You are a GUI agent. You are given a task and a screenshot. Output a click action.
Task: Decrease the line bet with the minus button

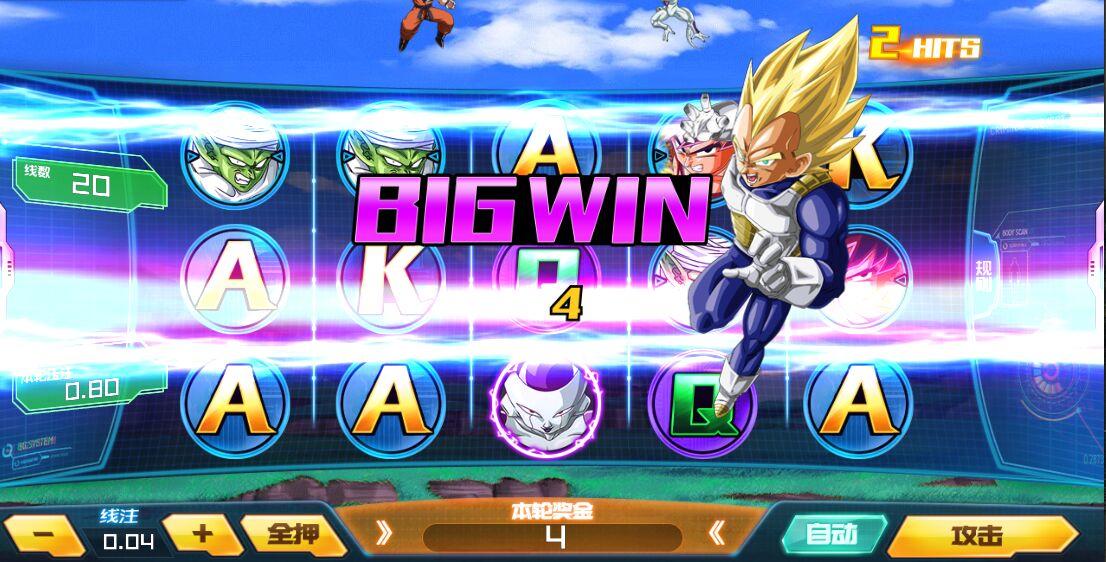click(x=45, y=535)
